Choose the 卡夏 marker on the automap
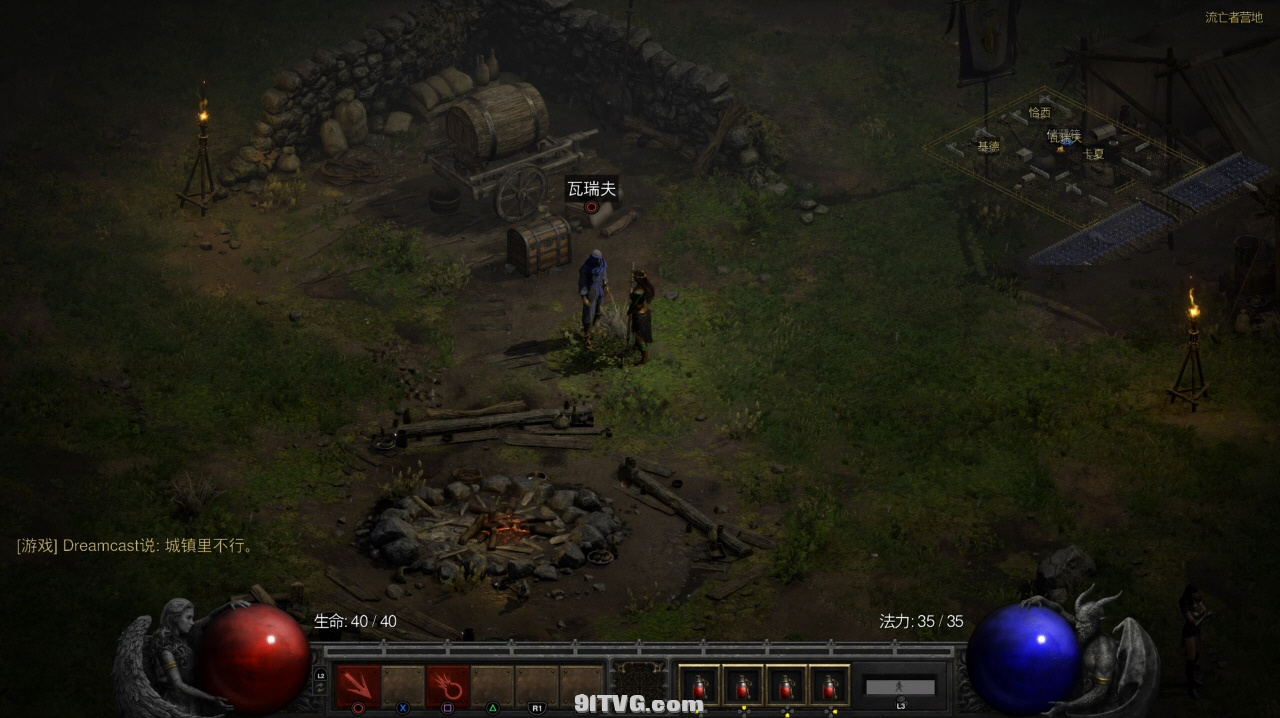 (1093, 154)
